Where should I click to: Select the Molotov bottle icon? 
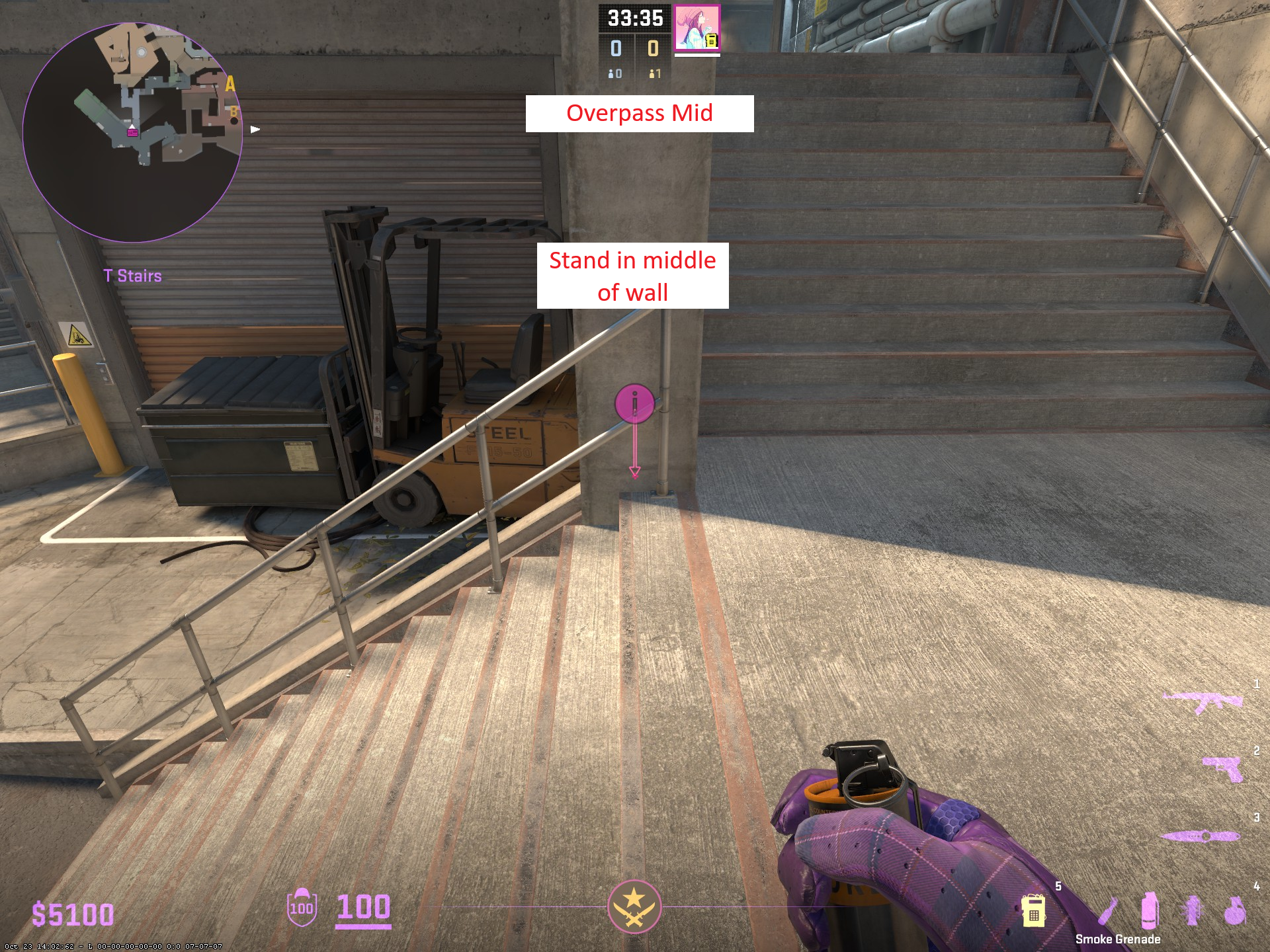[1108, 910]
